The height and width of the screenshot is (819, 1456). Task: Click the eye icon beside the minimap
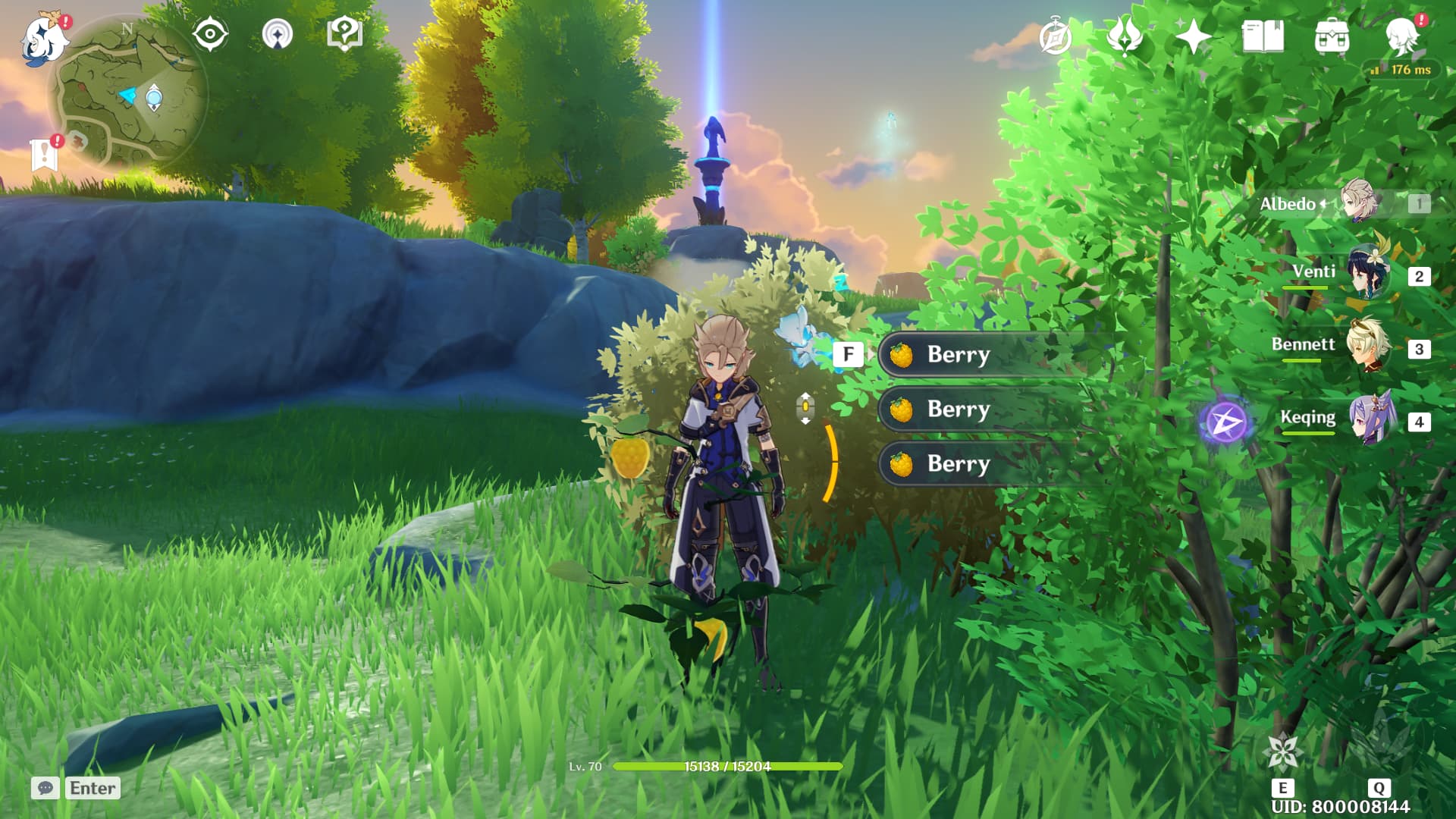pyautogui.click(x=210, y=34)
